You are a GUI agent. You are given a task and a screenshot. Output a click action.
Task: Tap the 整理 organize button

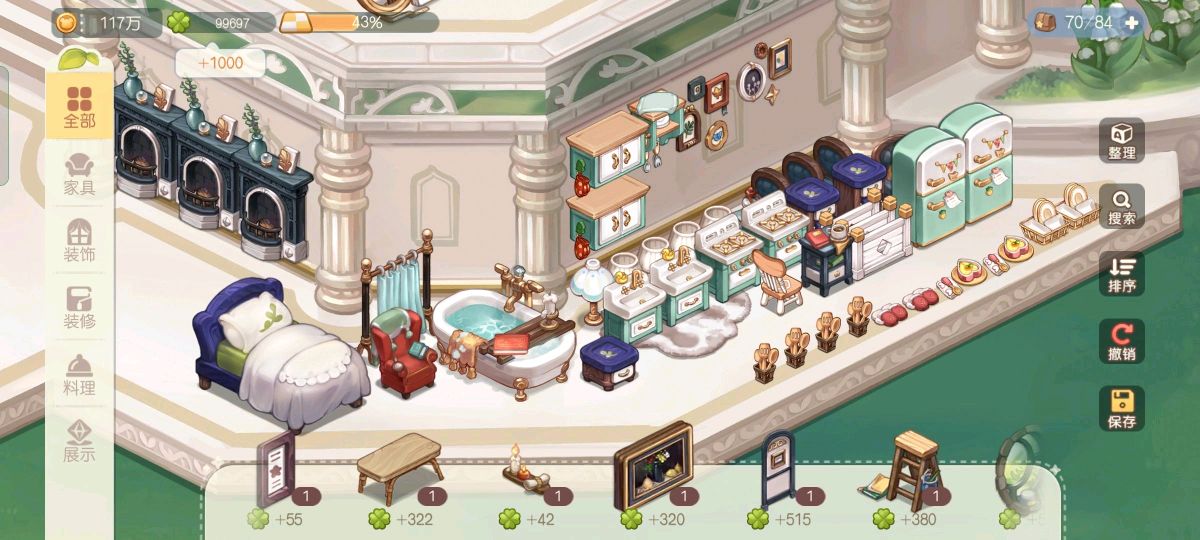[x=1122, y=141]
